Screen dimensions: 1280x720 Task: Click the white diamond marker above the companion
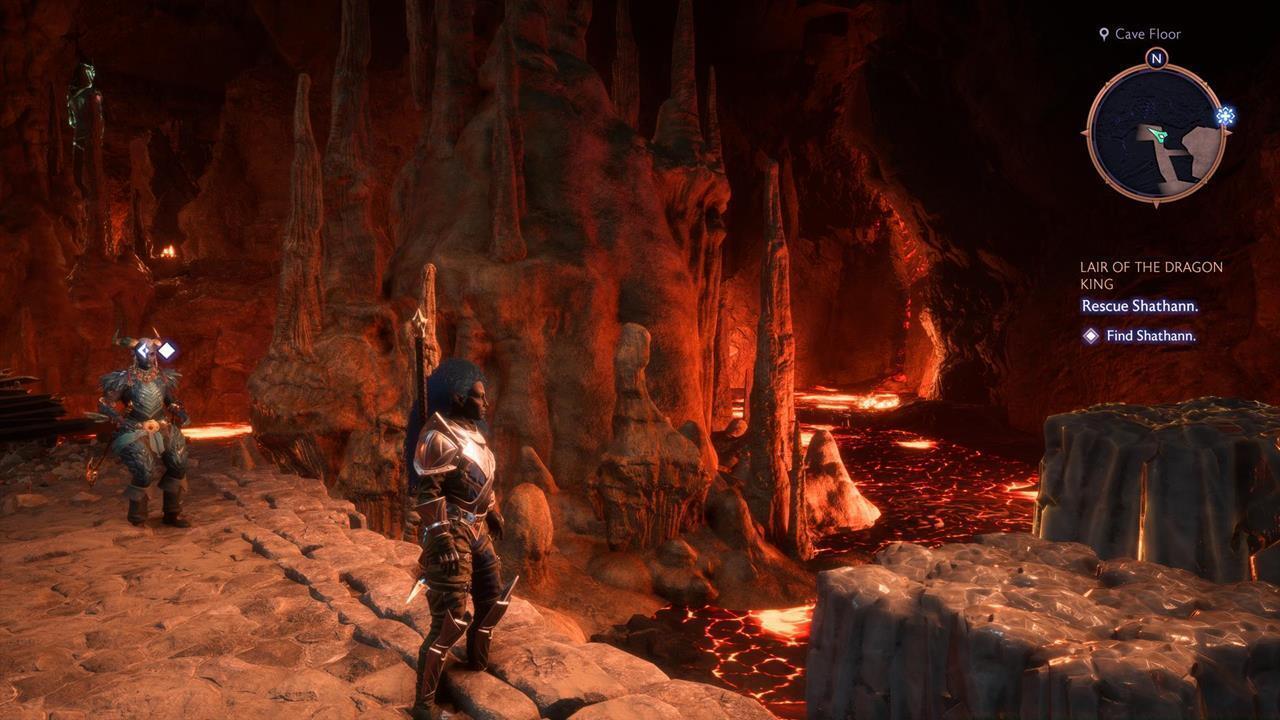(167, 350)
